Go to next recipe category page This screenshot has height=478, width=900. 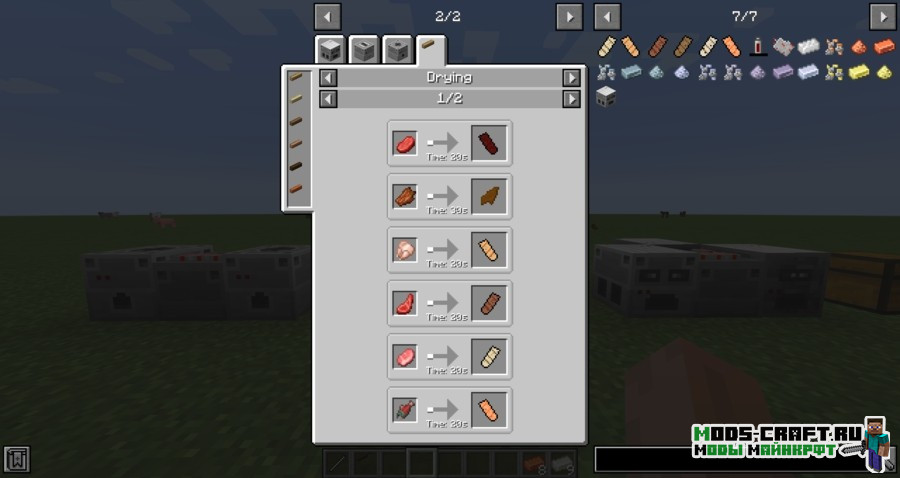tap(568, 17)
